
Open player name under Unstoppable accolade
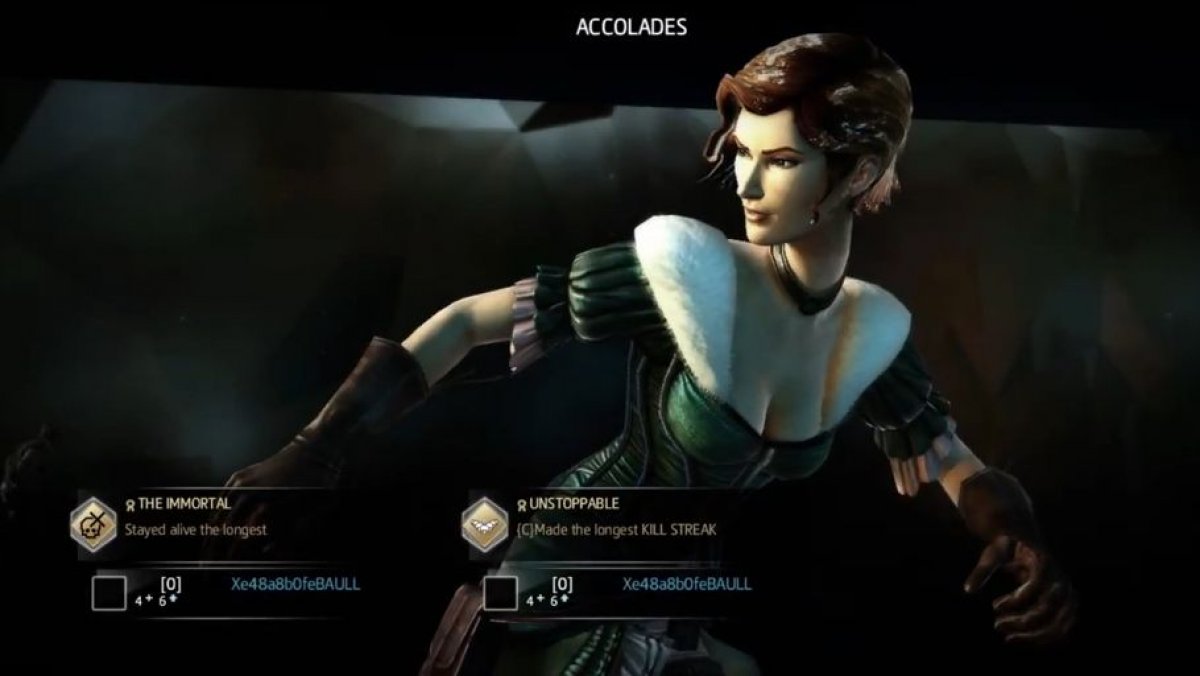point(687,584)
